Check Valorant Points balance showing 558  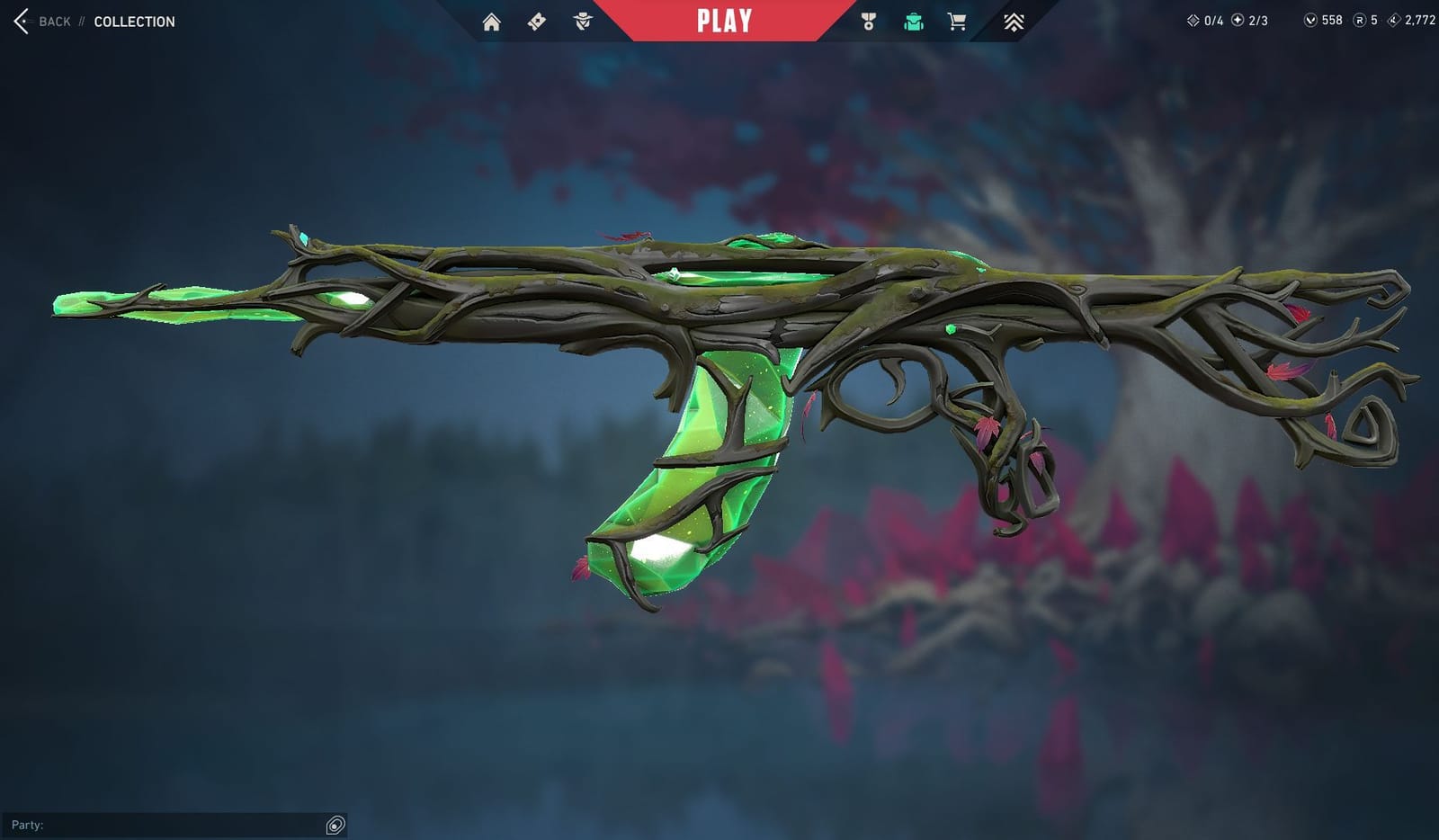coord(1324,19)
